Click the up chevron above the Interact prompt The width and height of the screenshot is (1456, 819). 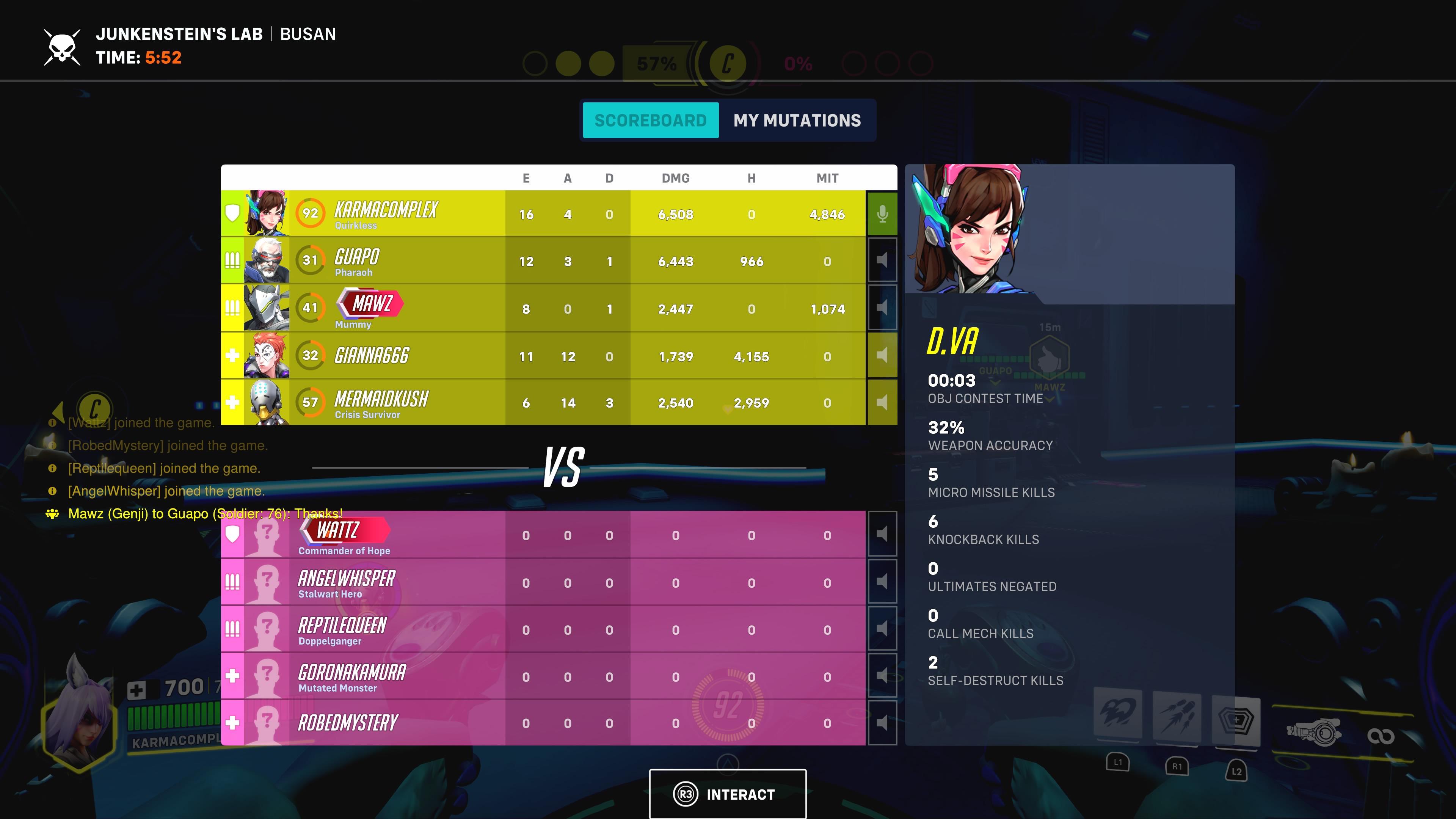[728, 764]
